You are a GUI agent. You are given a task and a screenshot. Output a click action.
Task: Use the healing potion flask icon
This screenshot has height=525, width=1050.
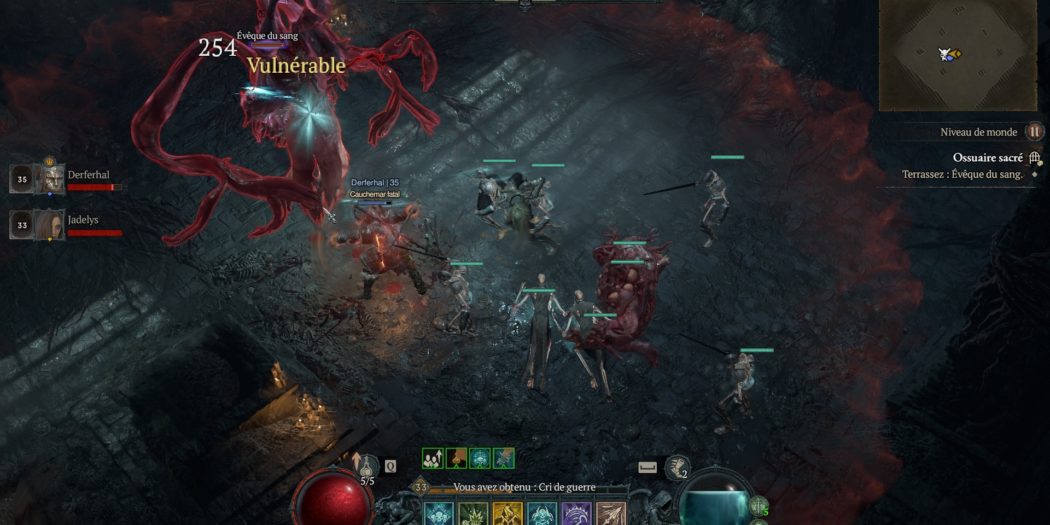coord(368,466)
